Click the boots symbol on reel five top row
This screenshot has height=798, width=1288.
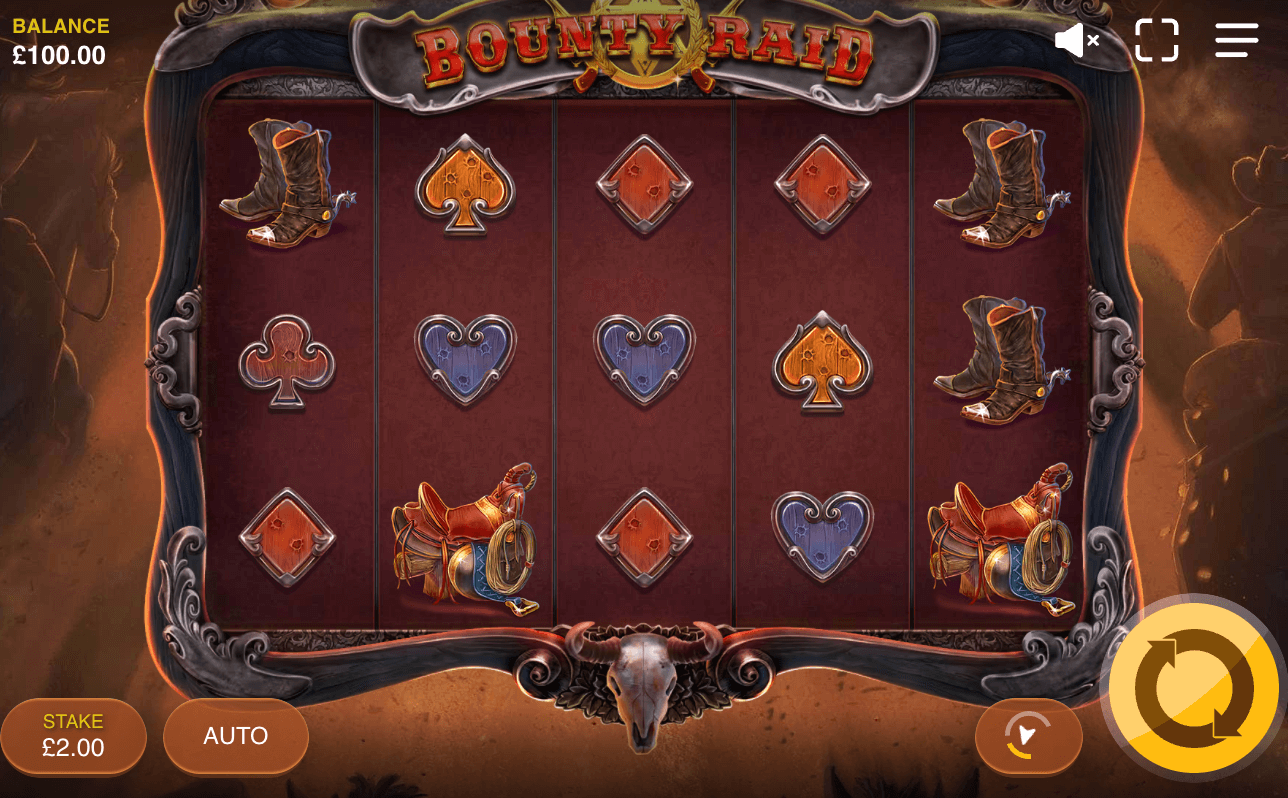coord(1000,185)
